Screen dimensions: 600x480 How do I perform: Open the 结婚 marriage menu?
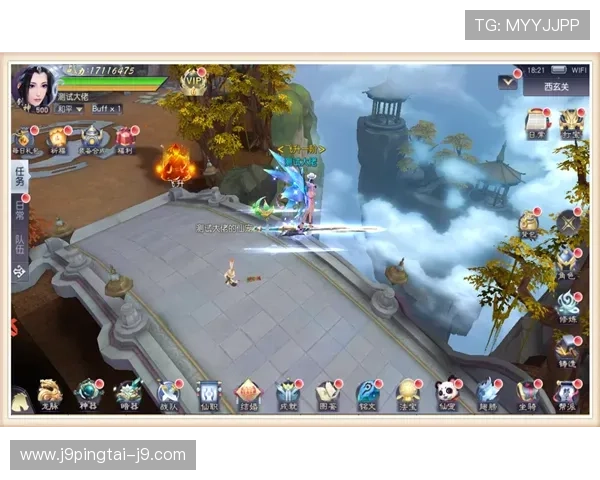(x=248, y=393)
